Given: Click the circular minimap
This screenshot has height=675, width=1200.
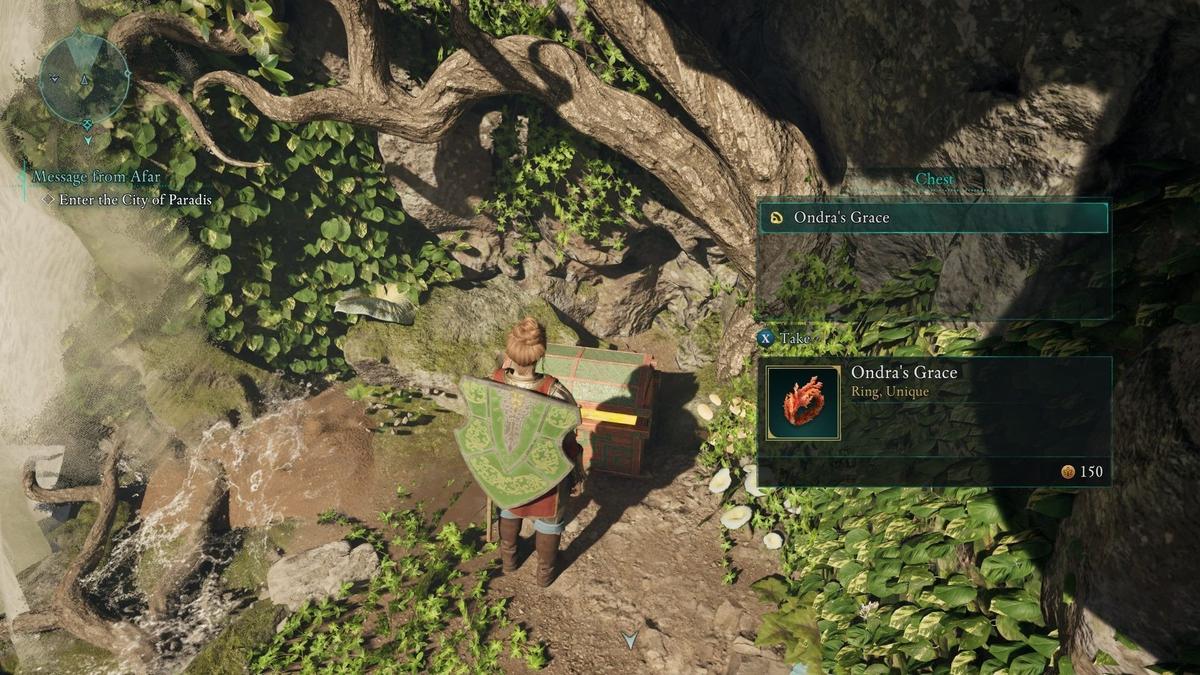Looking at the screenshot, I should coord(85,78).
